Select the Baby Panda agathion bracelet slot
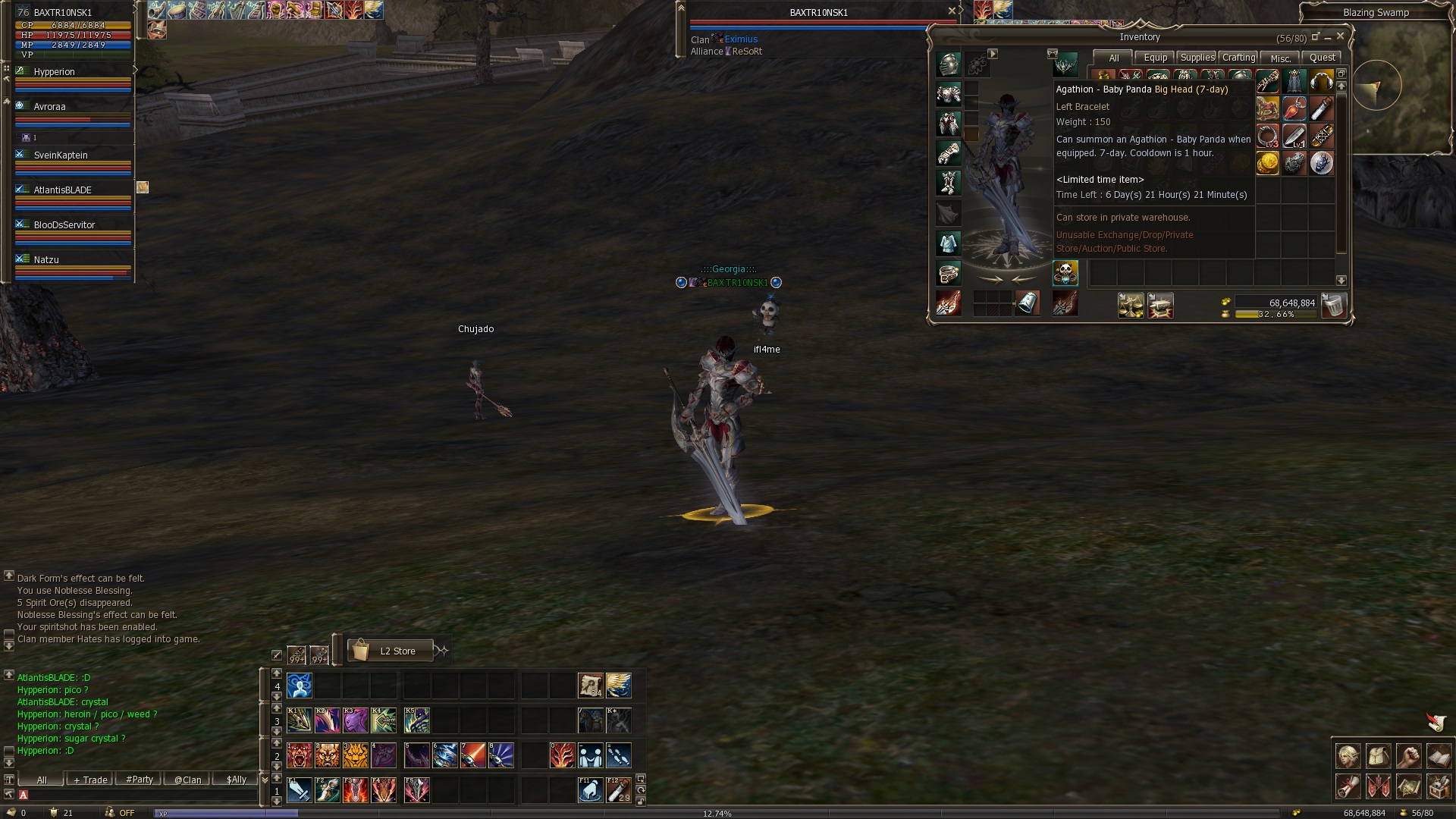 1065,273
